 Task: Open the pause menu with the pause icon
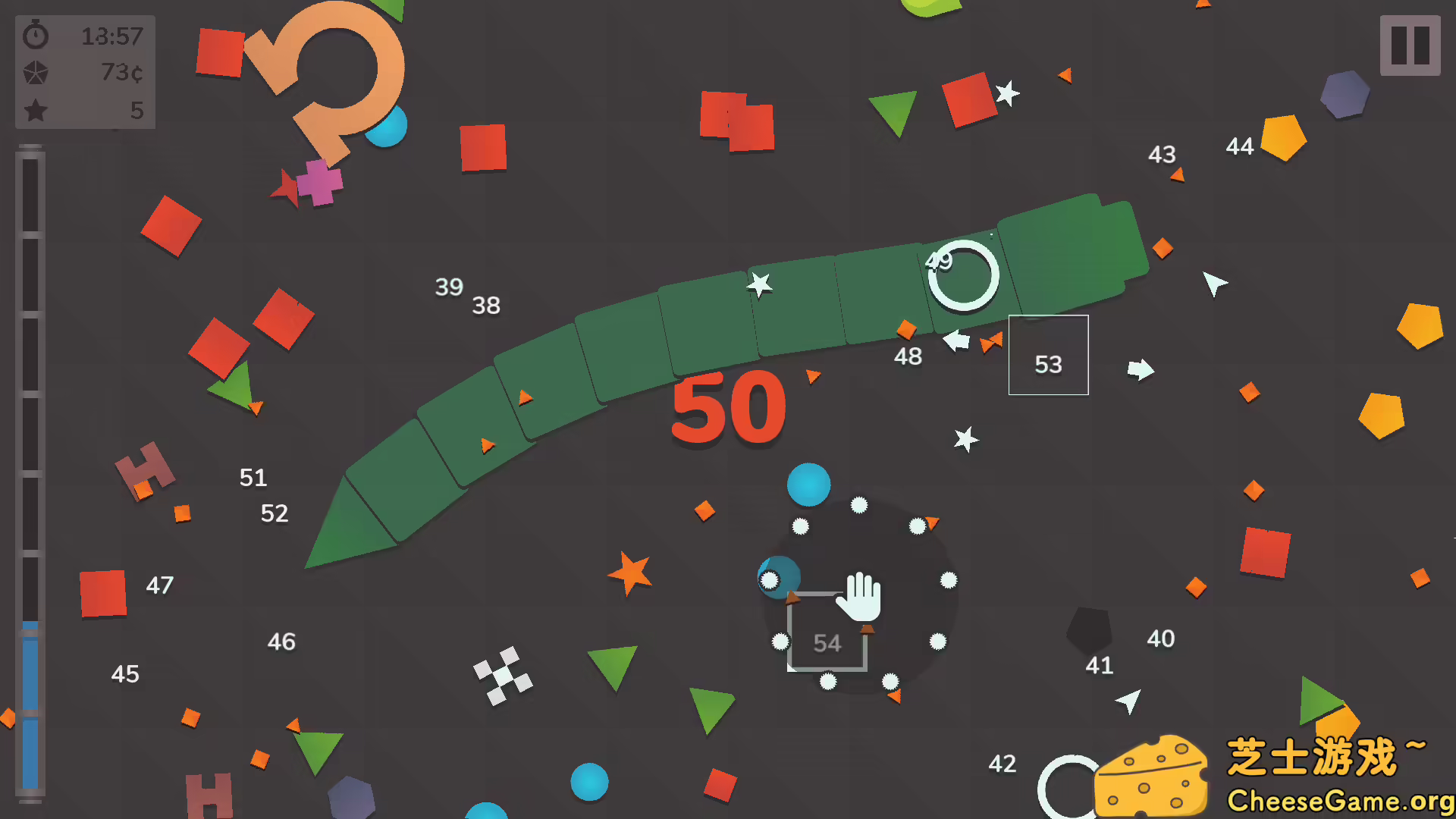click(x=1410, y=45)
